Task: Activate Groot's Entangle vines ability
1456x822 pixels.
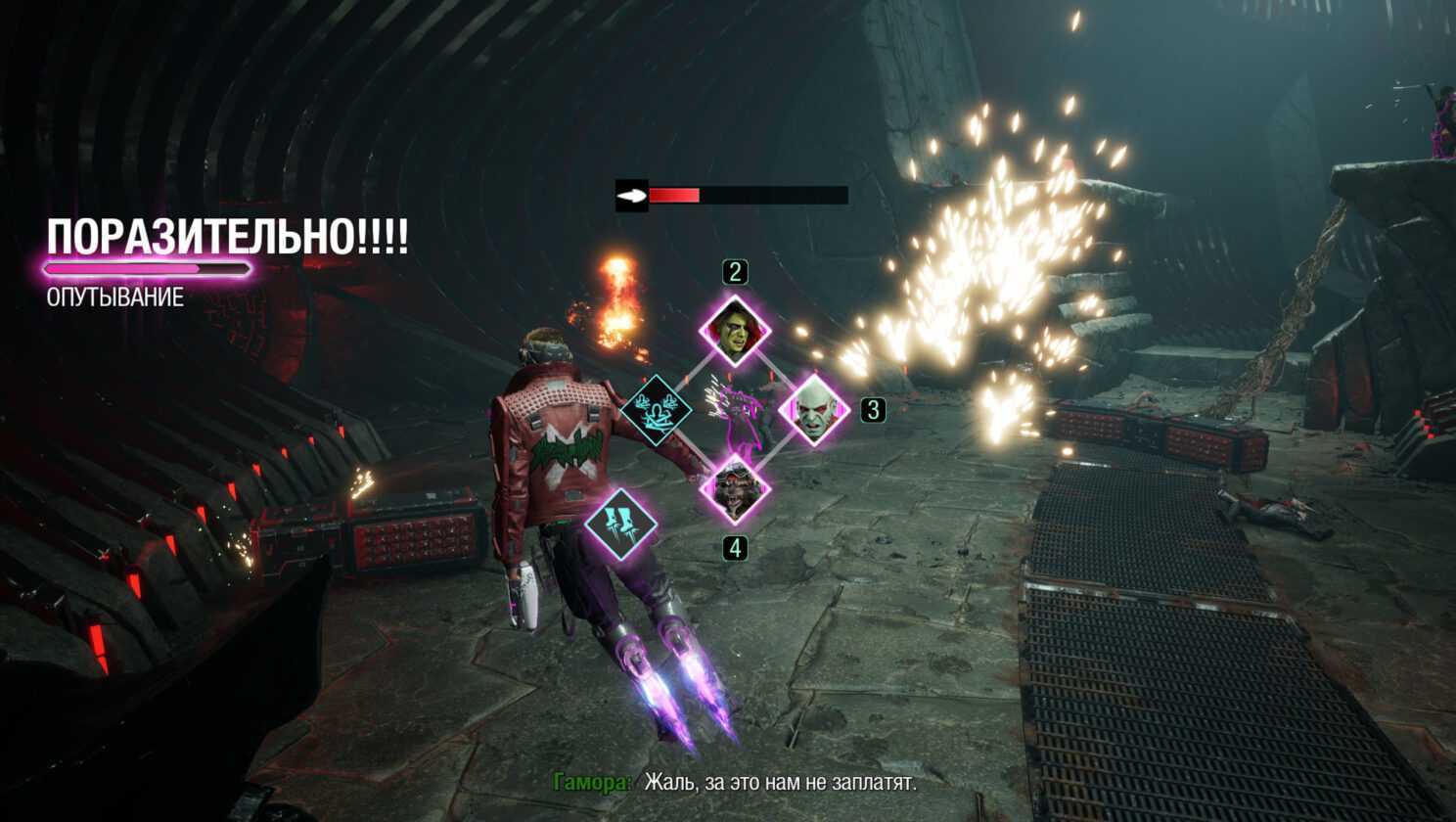Action: click(657, 410)
